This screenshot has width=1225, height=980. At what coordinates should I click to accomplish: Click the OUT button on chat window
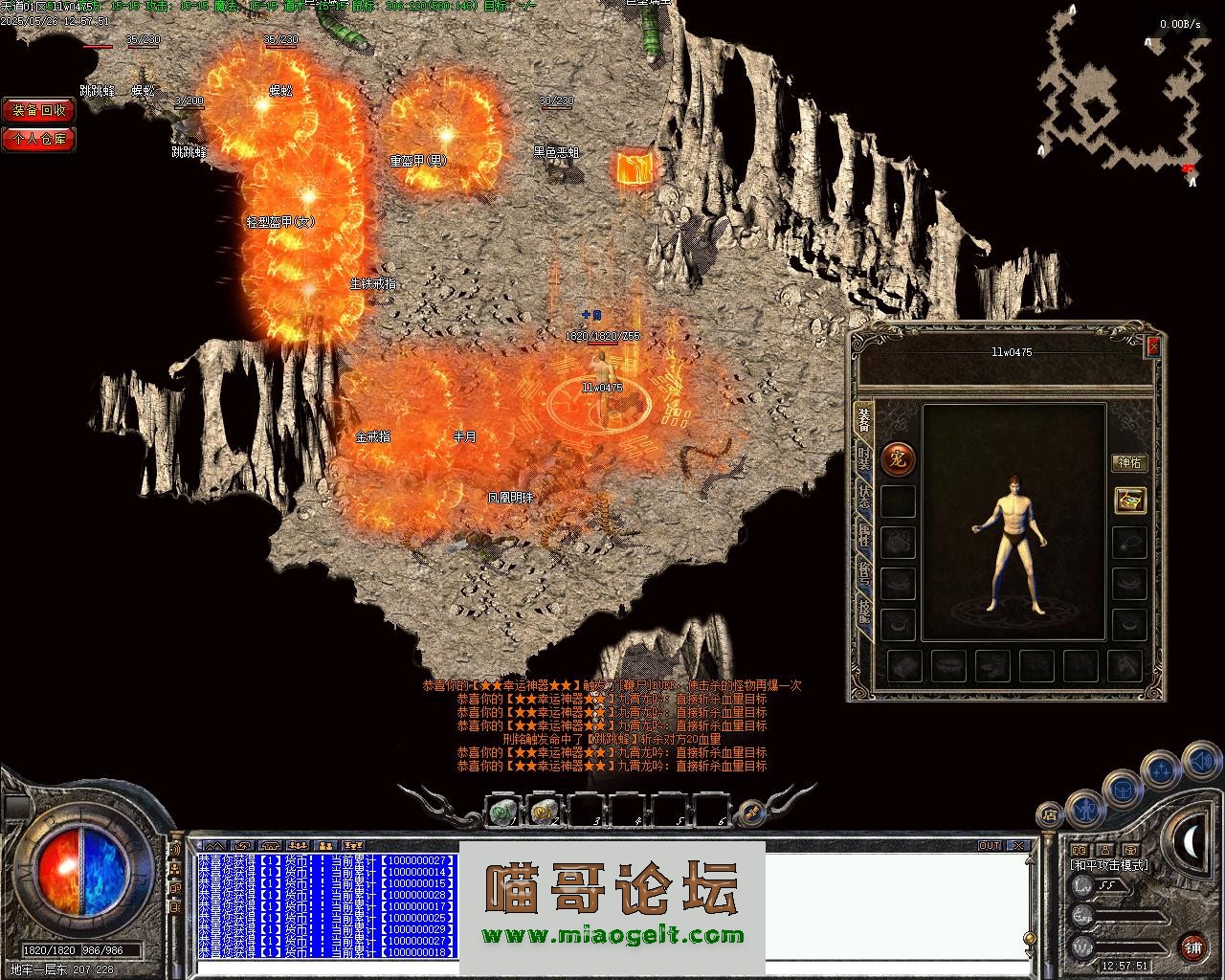990,846
